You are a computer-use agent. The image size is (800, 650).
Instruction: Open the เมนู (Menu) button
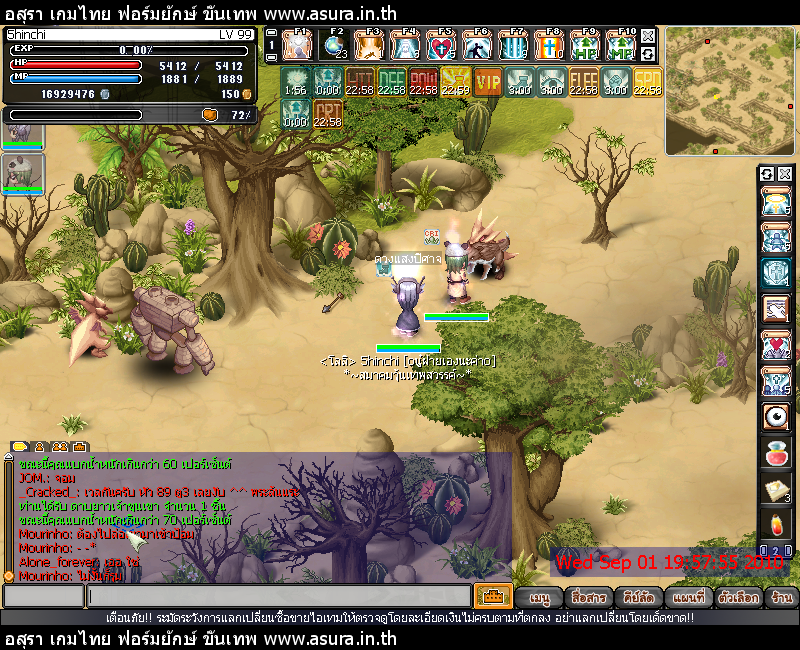[540, 597]
